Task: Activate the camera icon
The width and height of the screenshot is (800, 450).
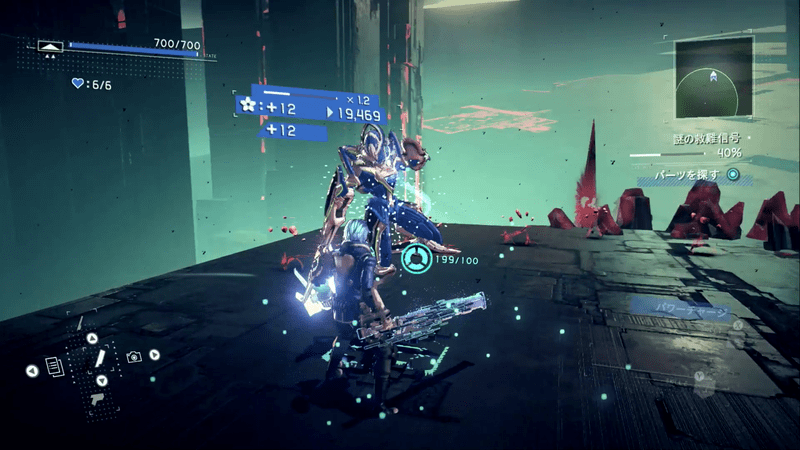Action: click(x=134, y=357)
